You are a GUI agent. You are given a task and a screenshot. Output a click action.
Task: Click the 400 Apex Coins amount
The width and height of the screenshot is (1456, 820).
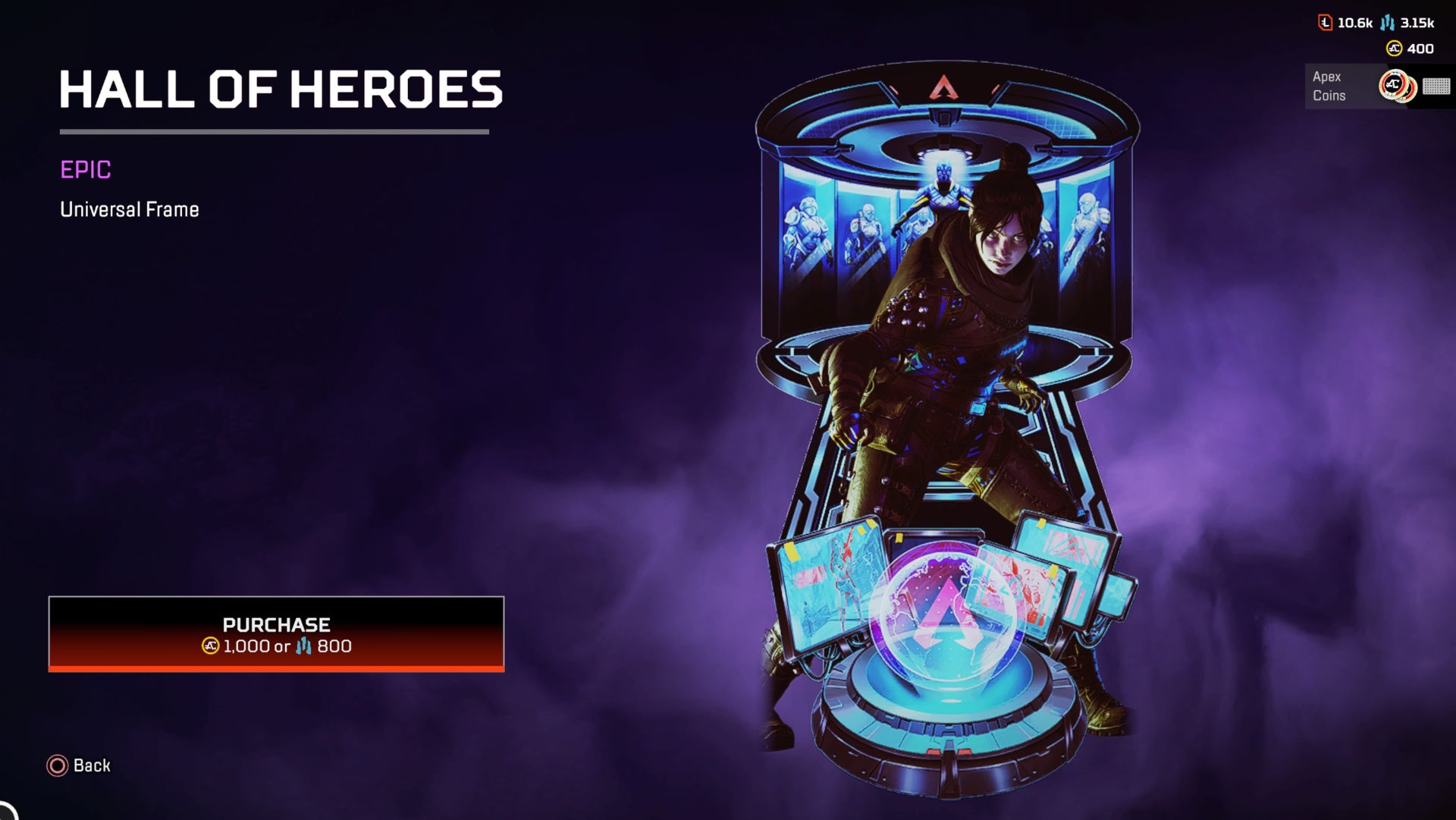pos(1420,49)
